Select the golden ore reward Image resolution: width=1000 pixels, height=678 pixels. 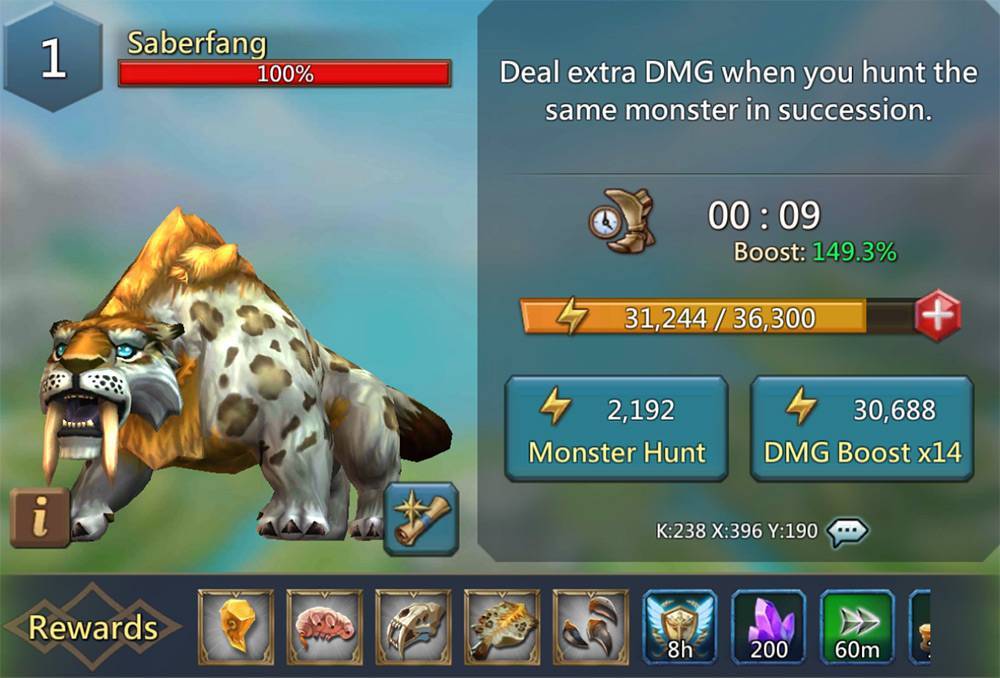(x=235, y=627)
